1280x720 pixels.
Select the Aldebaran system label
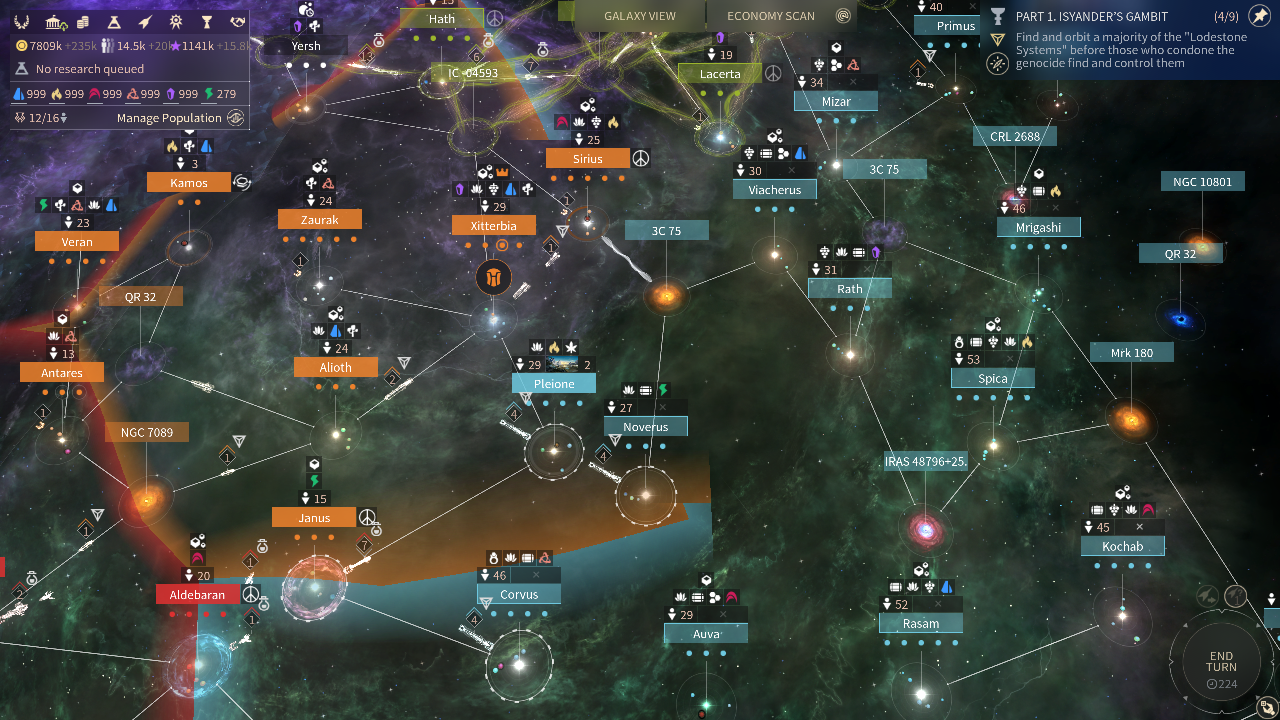pyautogui.click(x=197, y=595)
